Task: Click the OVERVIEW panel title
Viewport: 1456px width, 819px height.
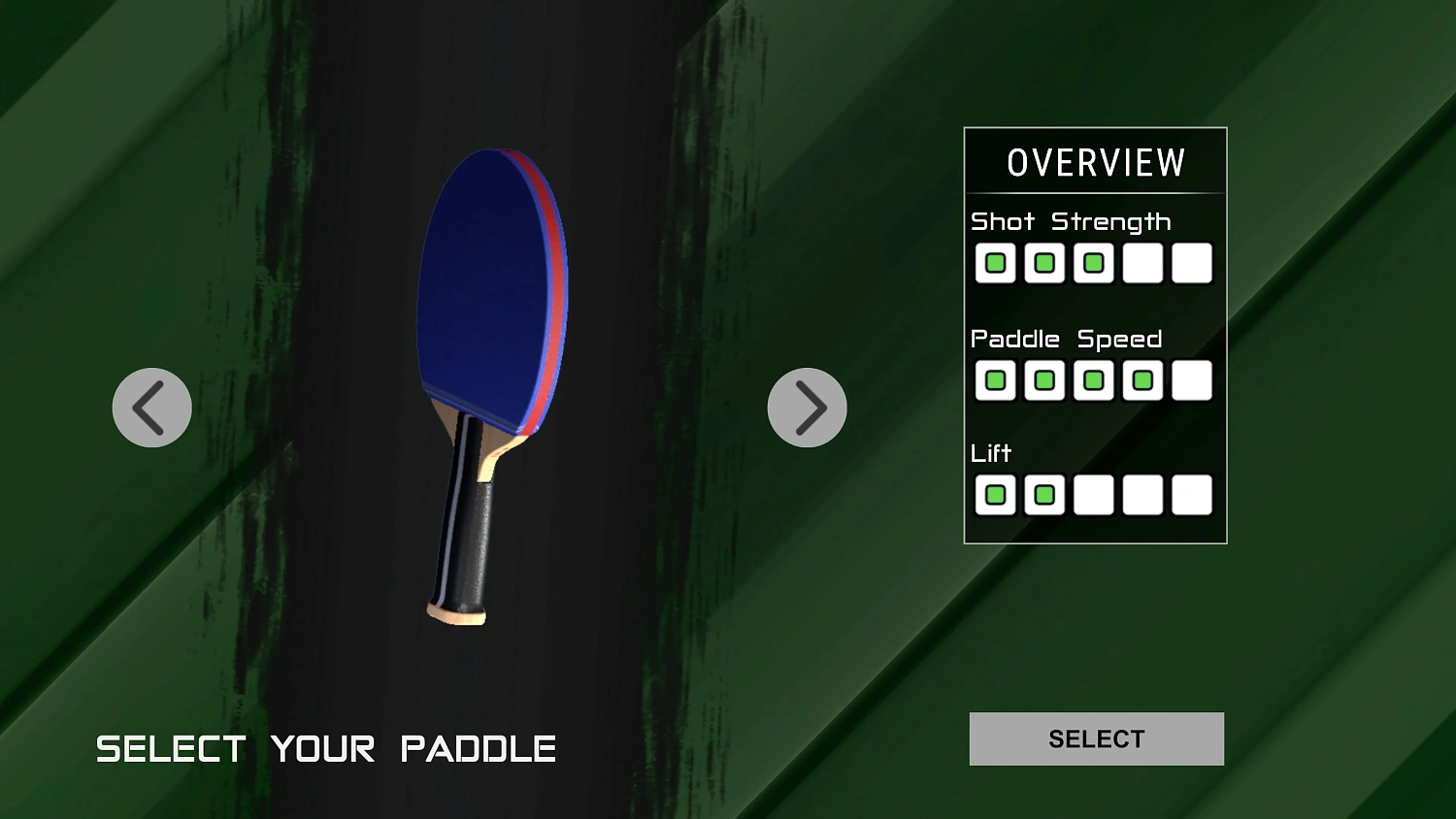Action: (x=1095, y=161)
